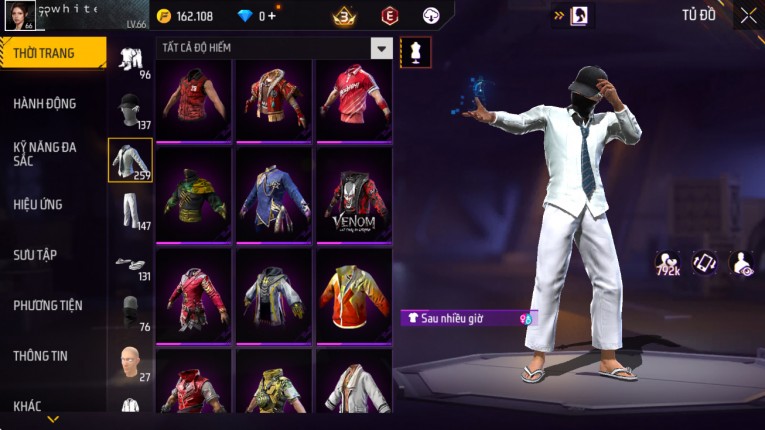Viewport: 765px width, 430px height.
Task: Go to the Sưu Tập section
Action: [x=36, y=255]
